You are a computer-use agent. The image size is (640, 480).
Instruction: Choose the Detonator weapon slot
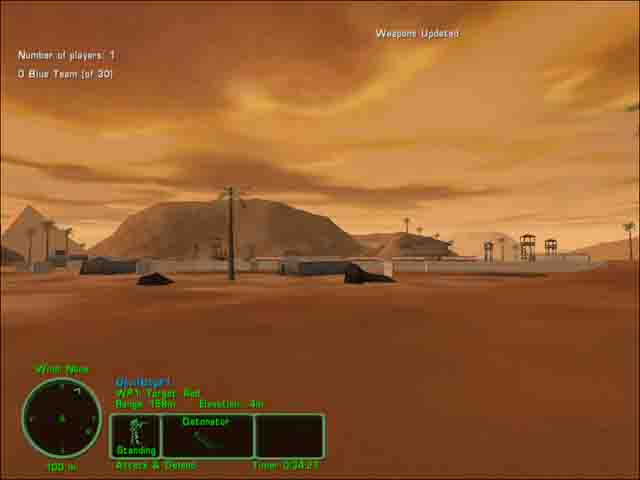pyautogui.click(x=207, y=436)
